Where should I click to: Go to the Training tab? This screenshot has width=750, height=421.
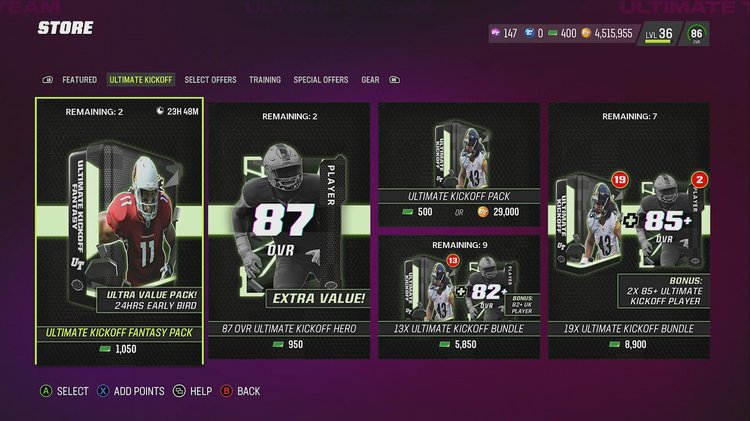(265, 80)
